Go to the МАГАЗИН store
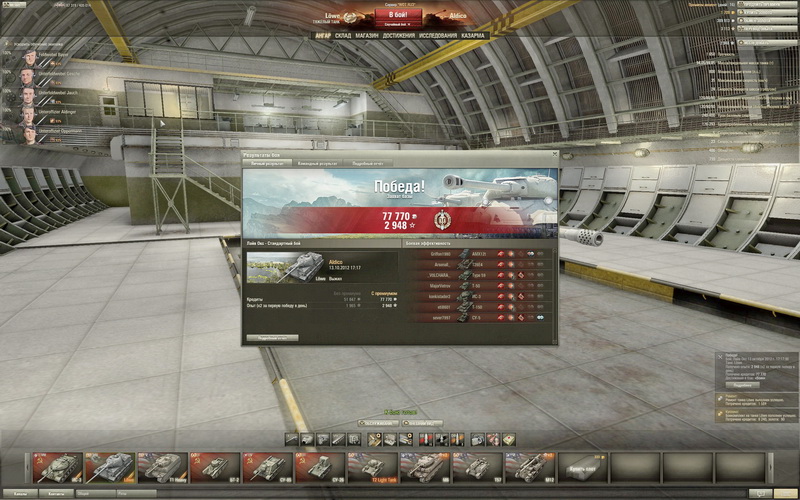Screen dimensions: 800x500 point(367,35)
